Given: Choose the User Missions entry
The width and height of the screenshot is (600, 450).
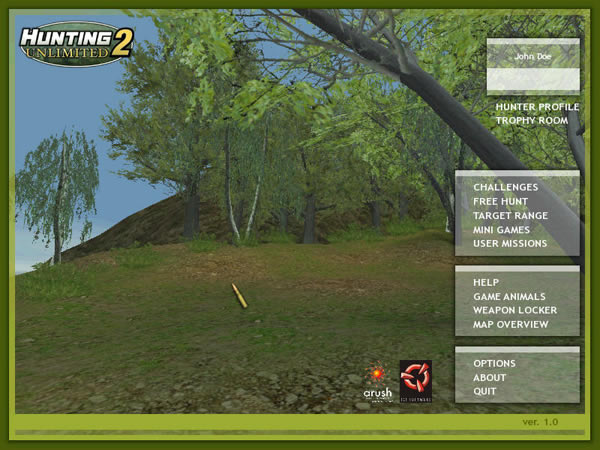Looking at the screenshot, I should [x=510, y=243].
